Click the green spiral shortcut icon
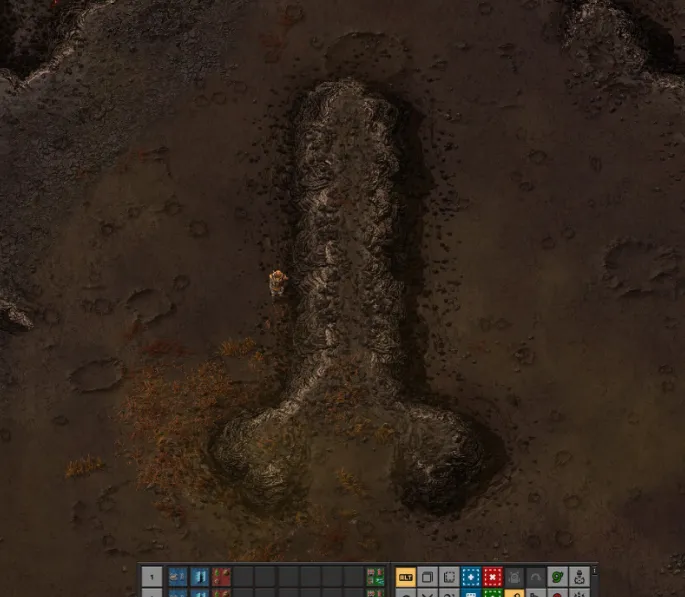685x597 pixels. (x=558, y=577)
